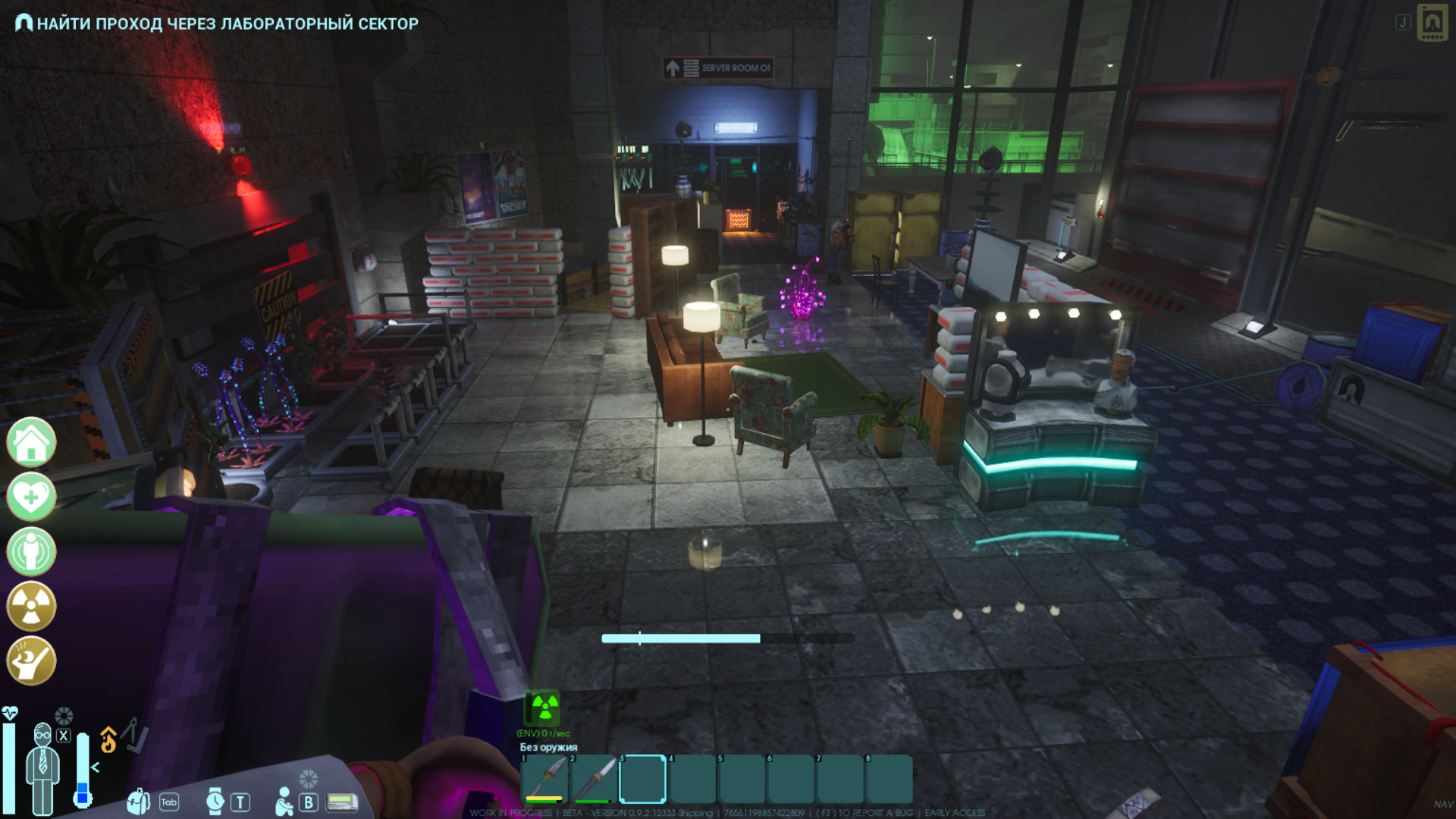Select the spear in hotbar slot 1
Viewport: 1456px width, 819px height.
(544, 779)
